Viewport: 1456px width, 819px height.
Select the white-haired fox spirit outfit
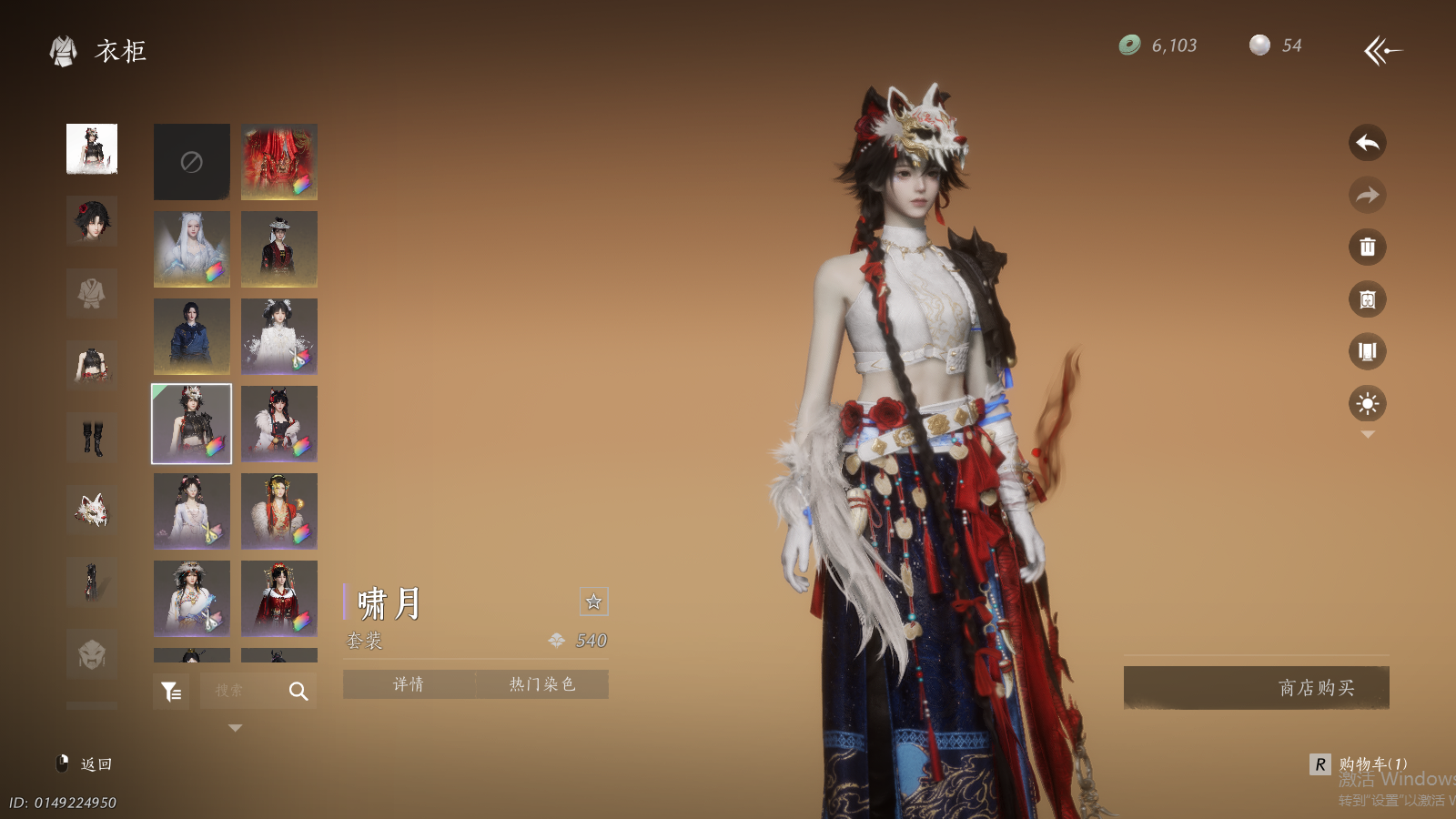point(191,249)
